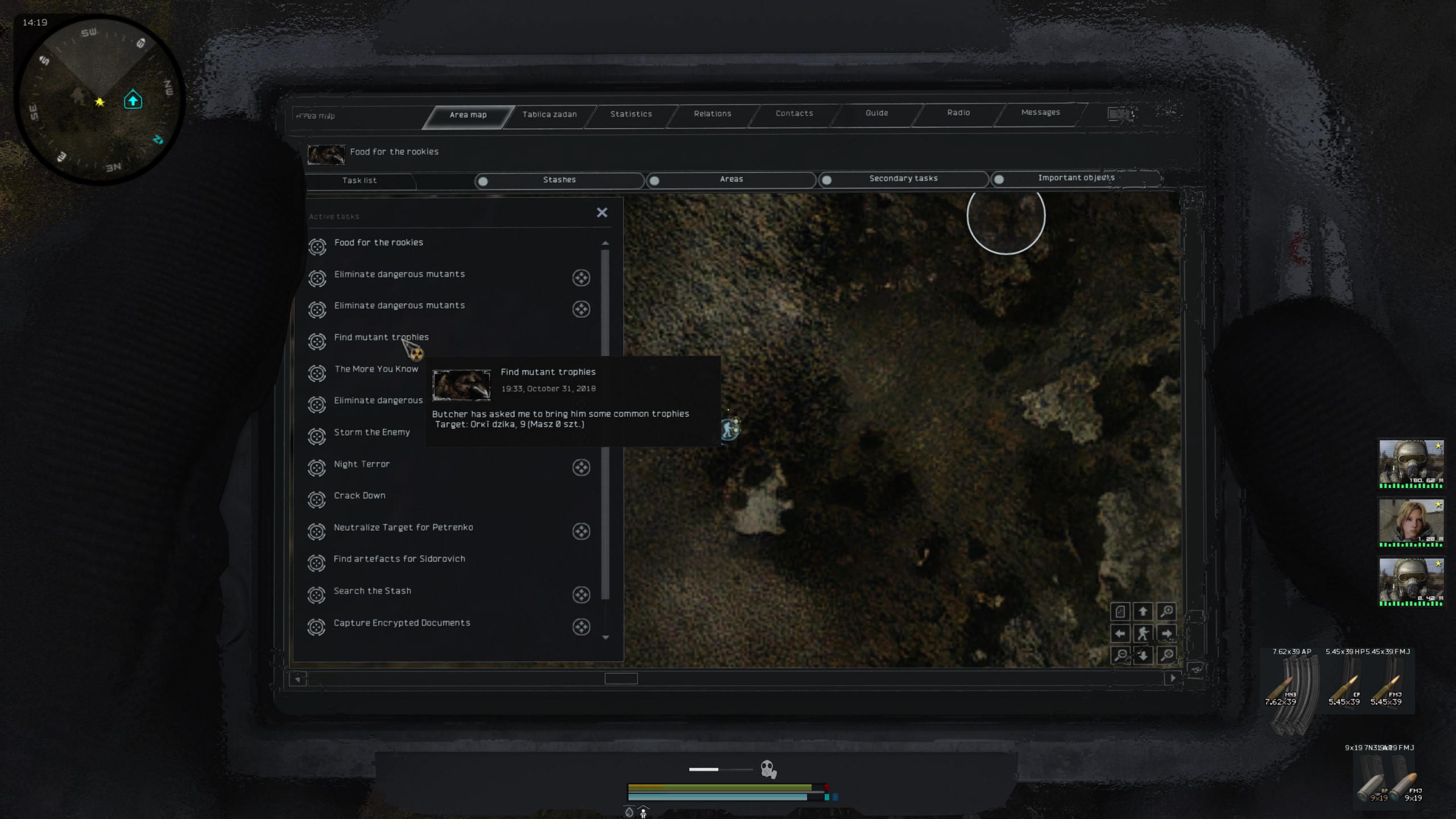
Task: Center map on player character icon
Action: tap(1143, 634)
